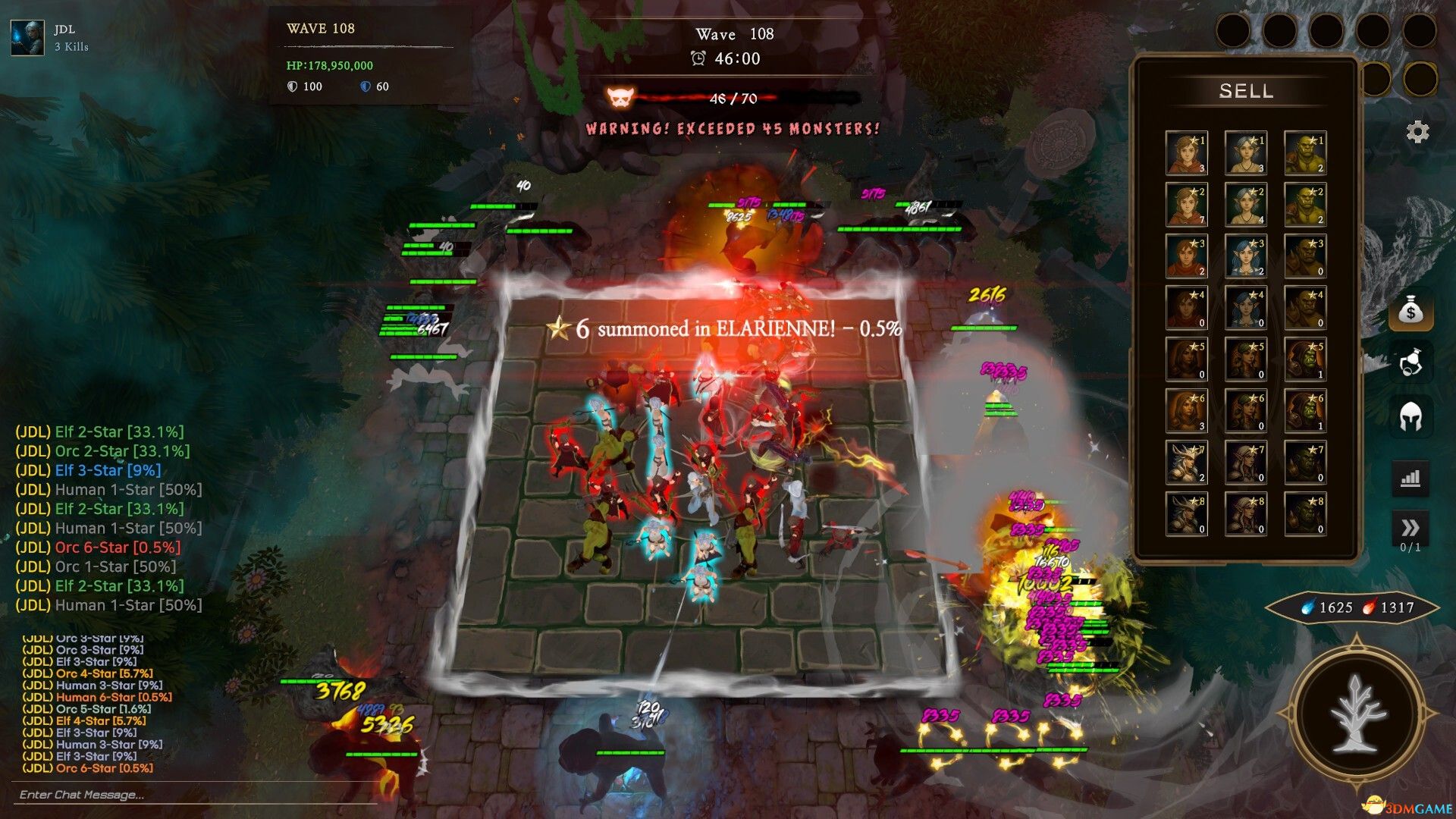Choose the 5-star Orc sell slot
This screenshot has width=1456, height=819.
click(x=1304, y=359)
